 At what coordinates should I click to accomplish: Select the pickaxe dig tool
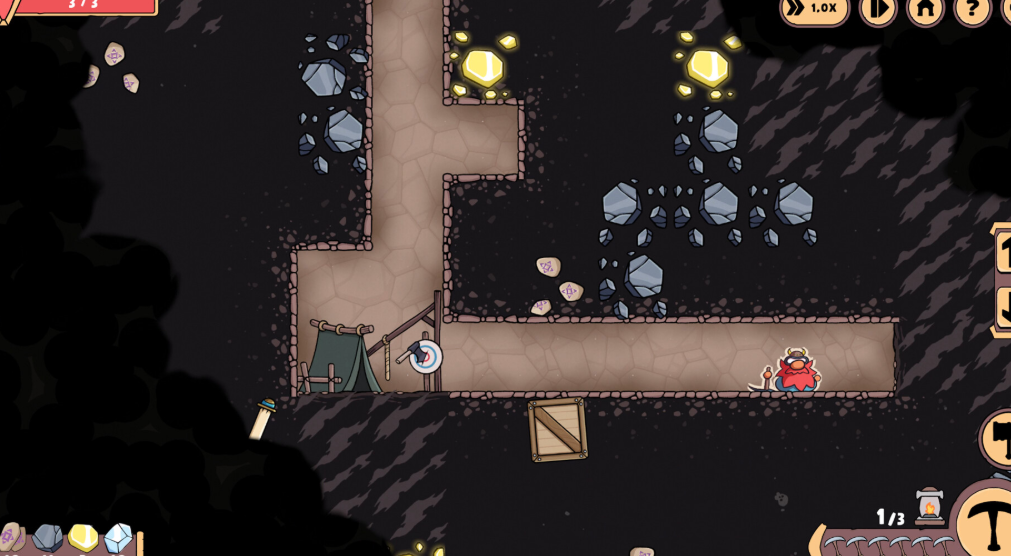pos(986,523)
